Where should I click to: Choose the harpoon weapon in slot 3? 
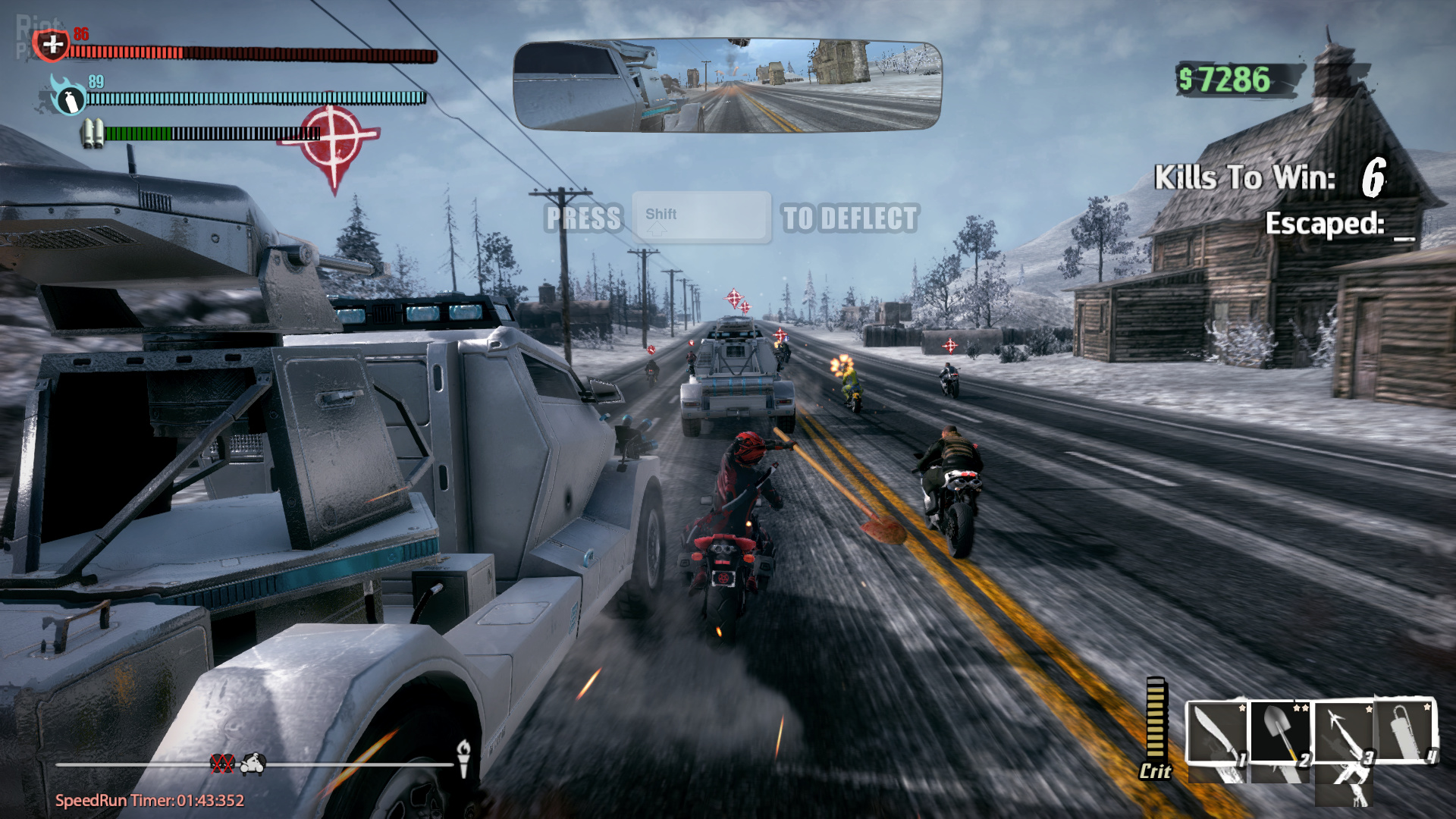1343,733
